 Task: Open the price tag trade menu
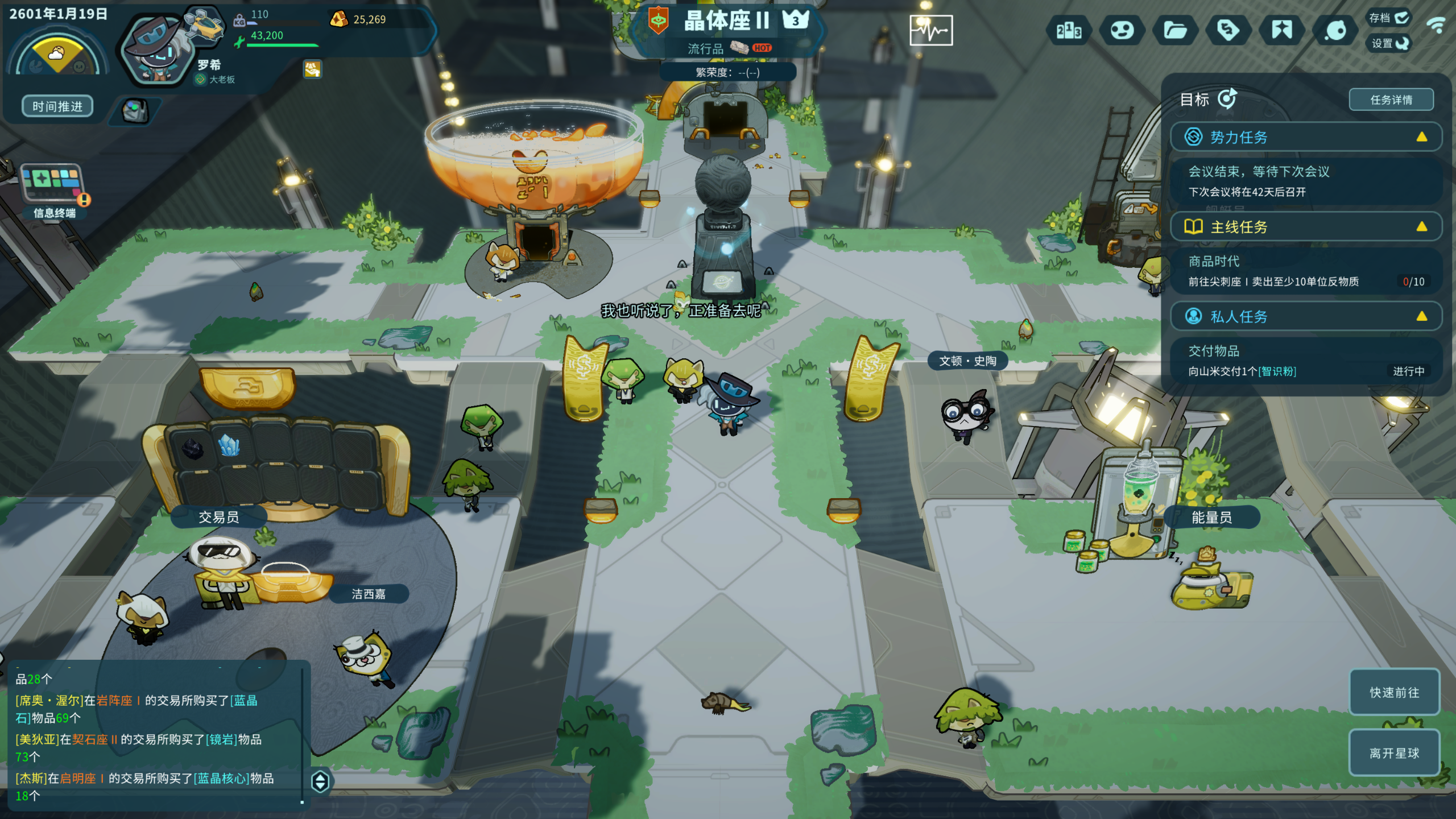1228,31
